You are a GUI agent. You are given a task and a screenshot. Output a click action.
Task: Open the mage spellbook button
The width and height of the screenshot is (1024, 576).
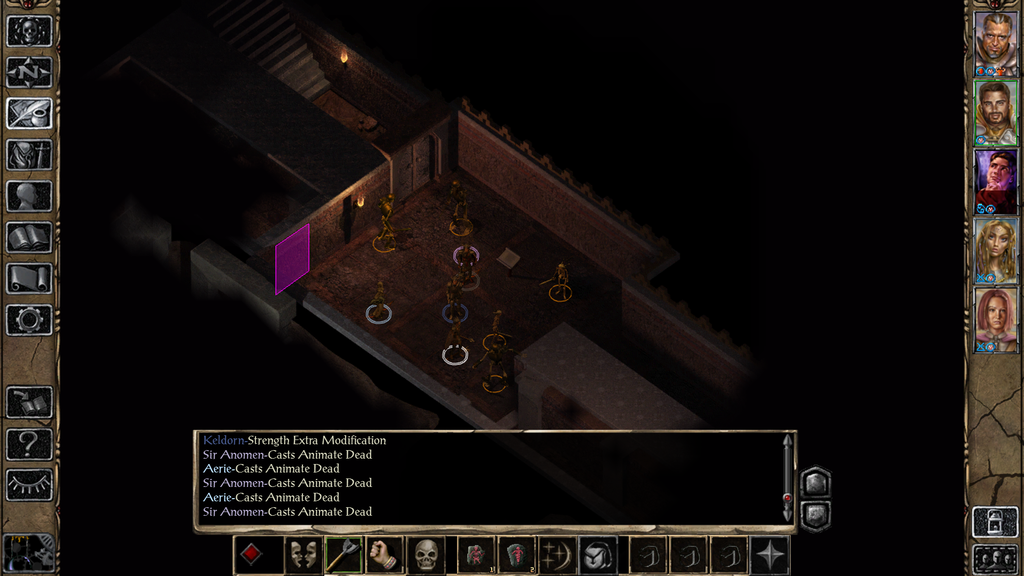click(x=29, y=237)
